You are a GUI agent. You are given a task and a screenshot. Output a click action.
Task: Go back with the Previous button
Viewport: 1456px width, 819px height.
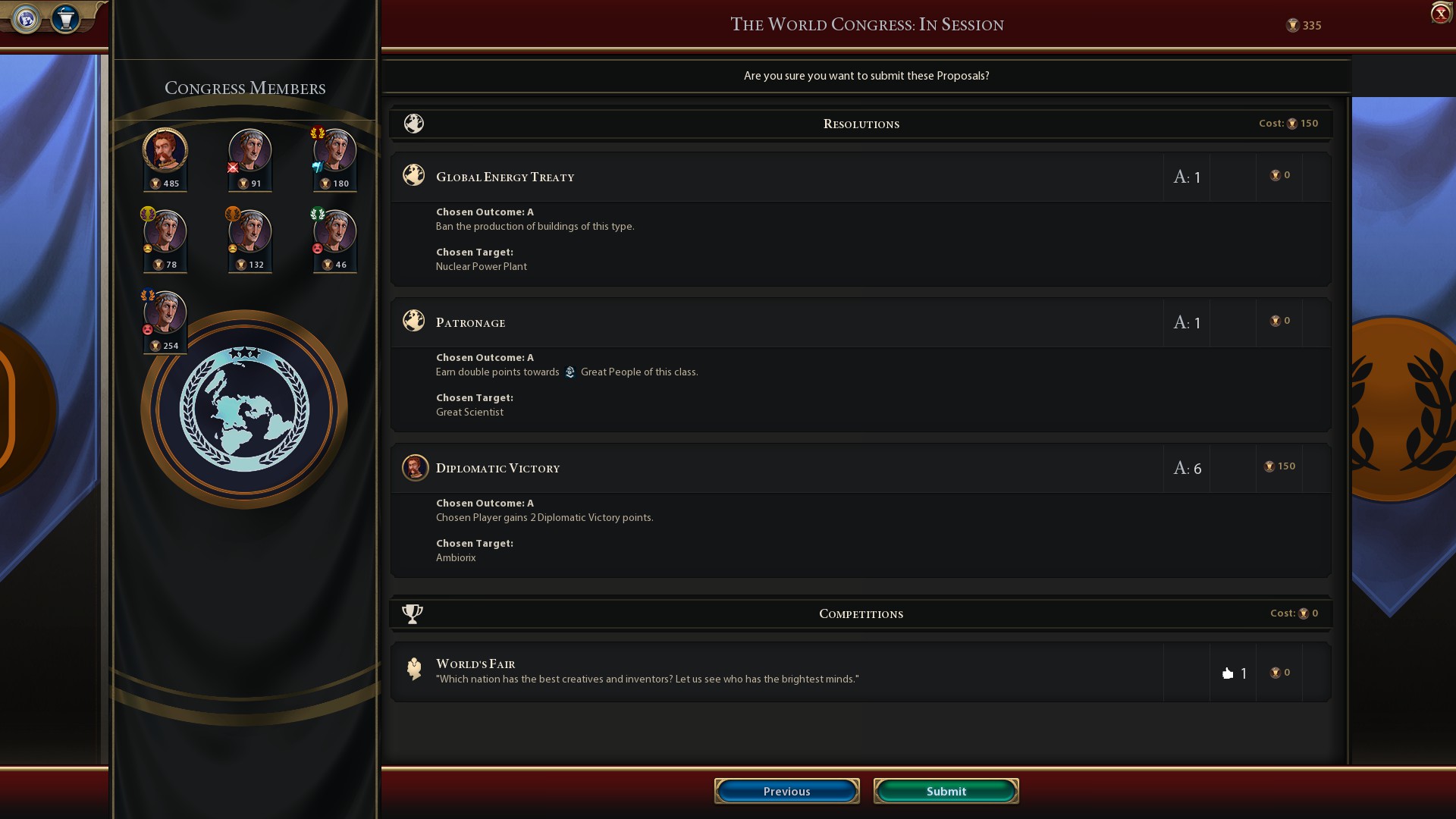click(786, 791)
